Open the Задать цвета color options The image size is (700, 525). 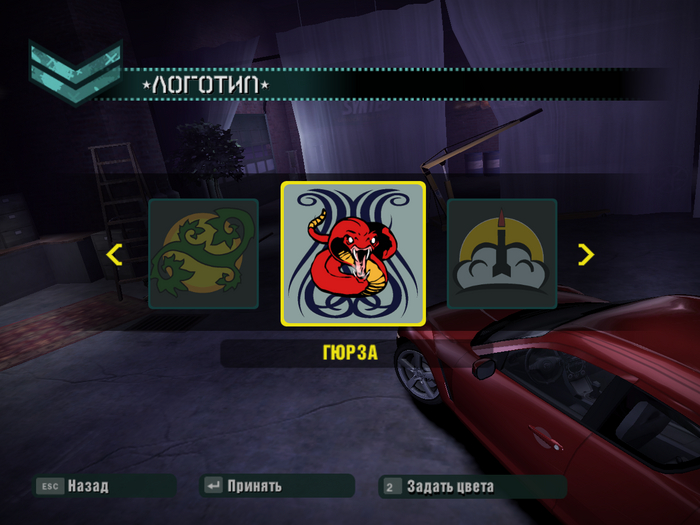(450, 487)
